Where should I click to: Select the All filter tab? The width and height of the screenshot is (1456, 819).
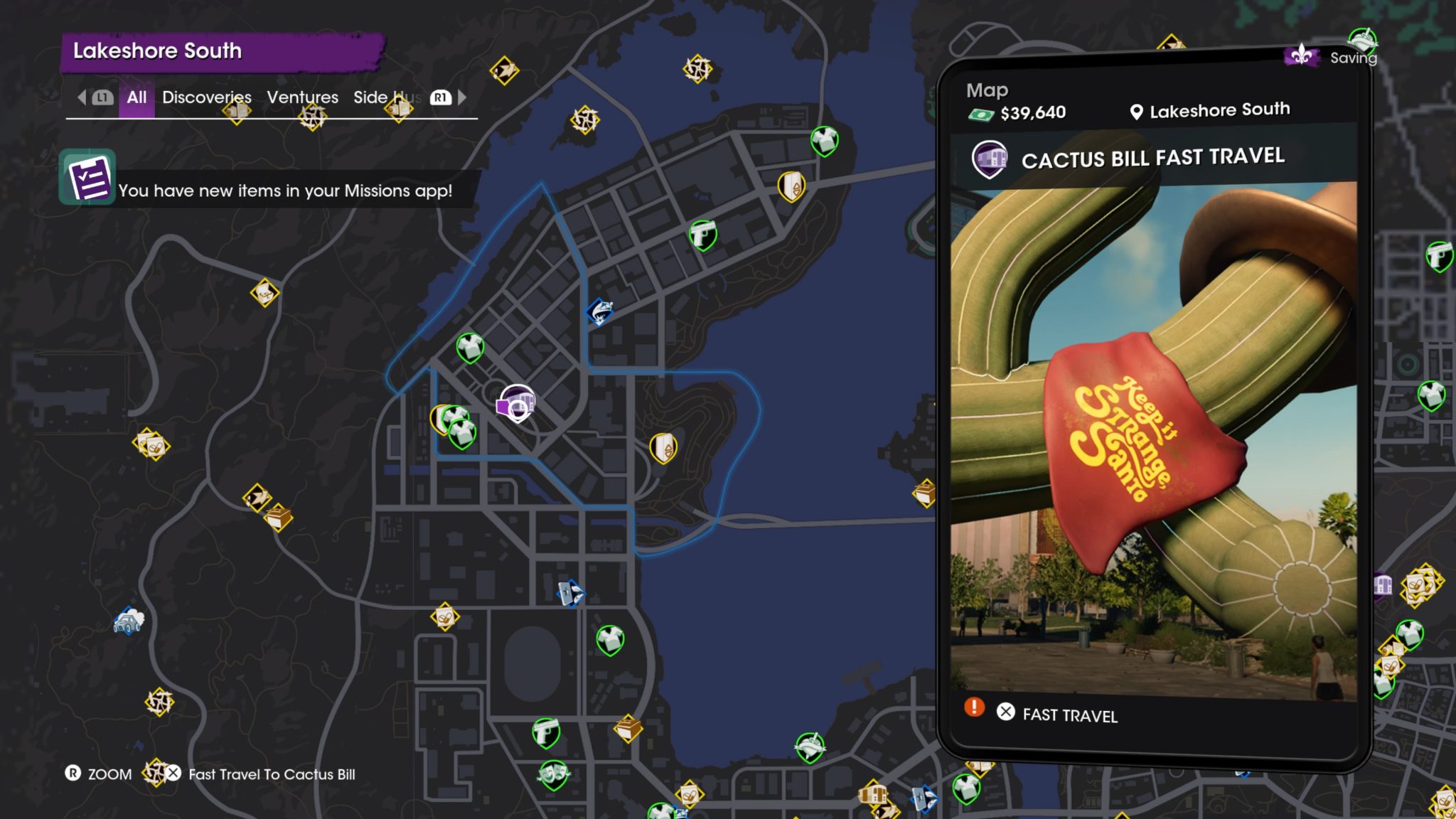136,97
